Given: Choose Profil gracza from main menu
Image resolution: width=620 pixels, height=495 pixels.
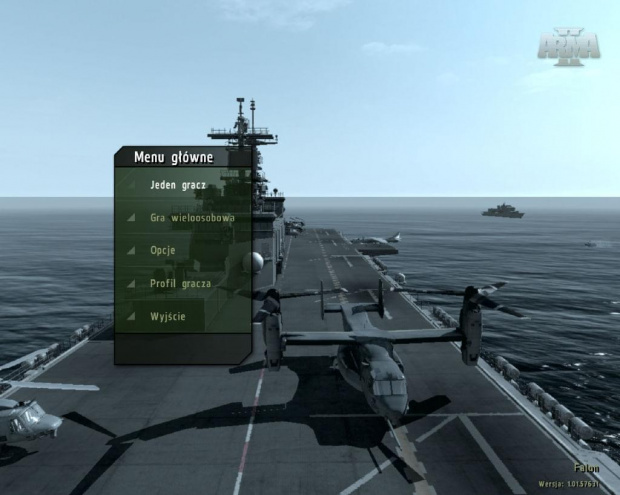Looking at the screenshot, I should [180, 283].
